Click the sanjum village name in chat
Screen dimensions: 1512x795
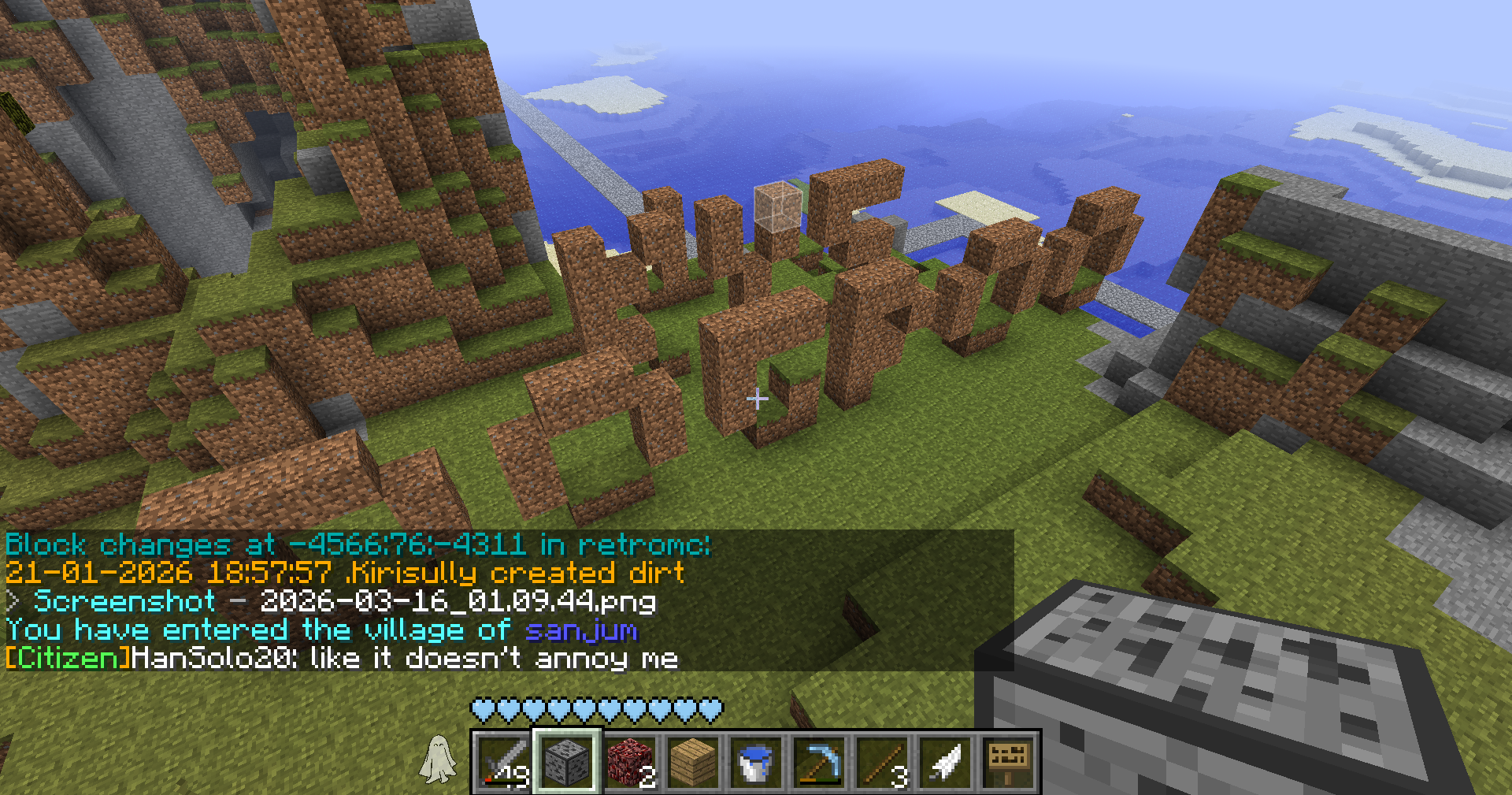[581, 630]
